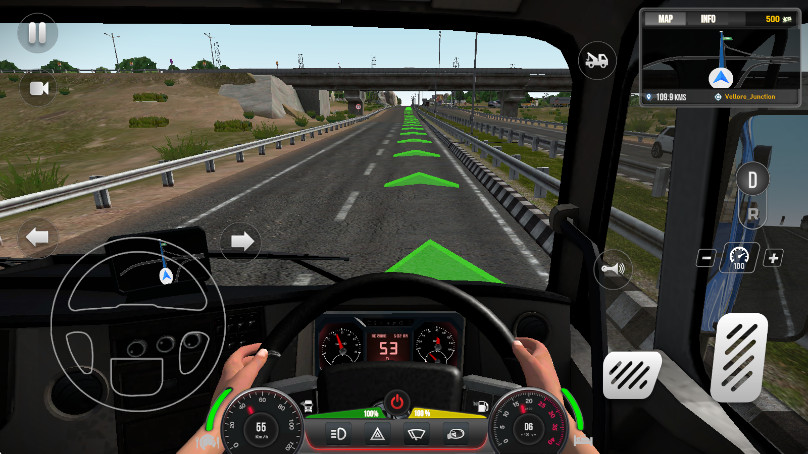Pause the game
The width and height of the screenshot is (808, 454).
[37, 34]
